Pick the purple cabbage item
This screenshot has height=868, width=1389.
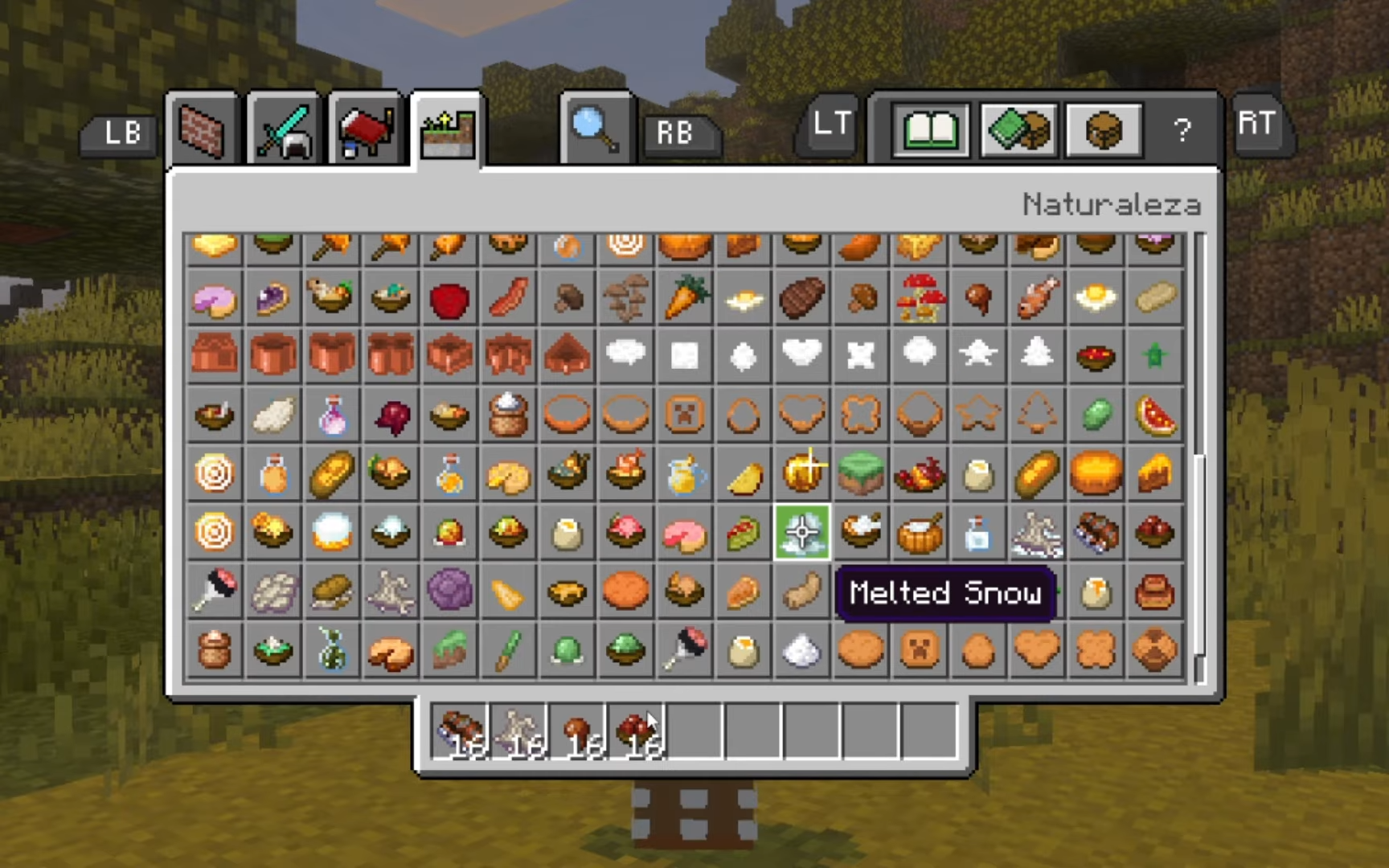pos(449,592)
